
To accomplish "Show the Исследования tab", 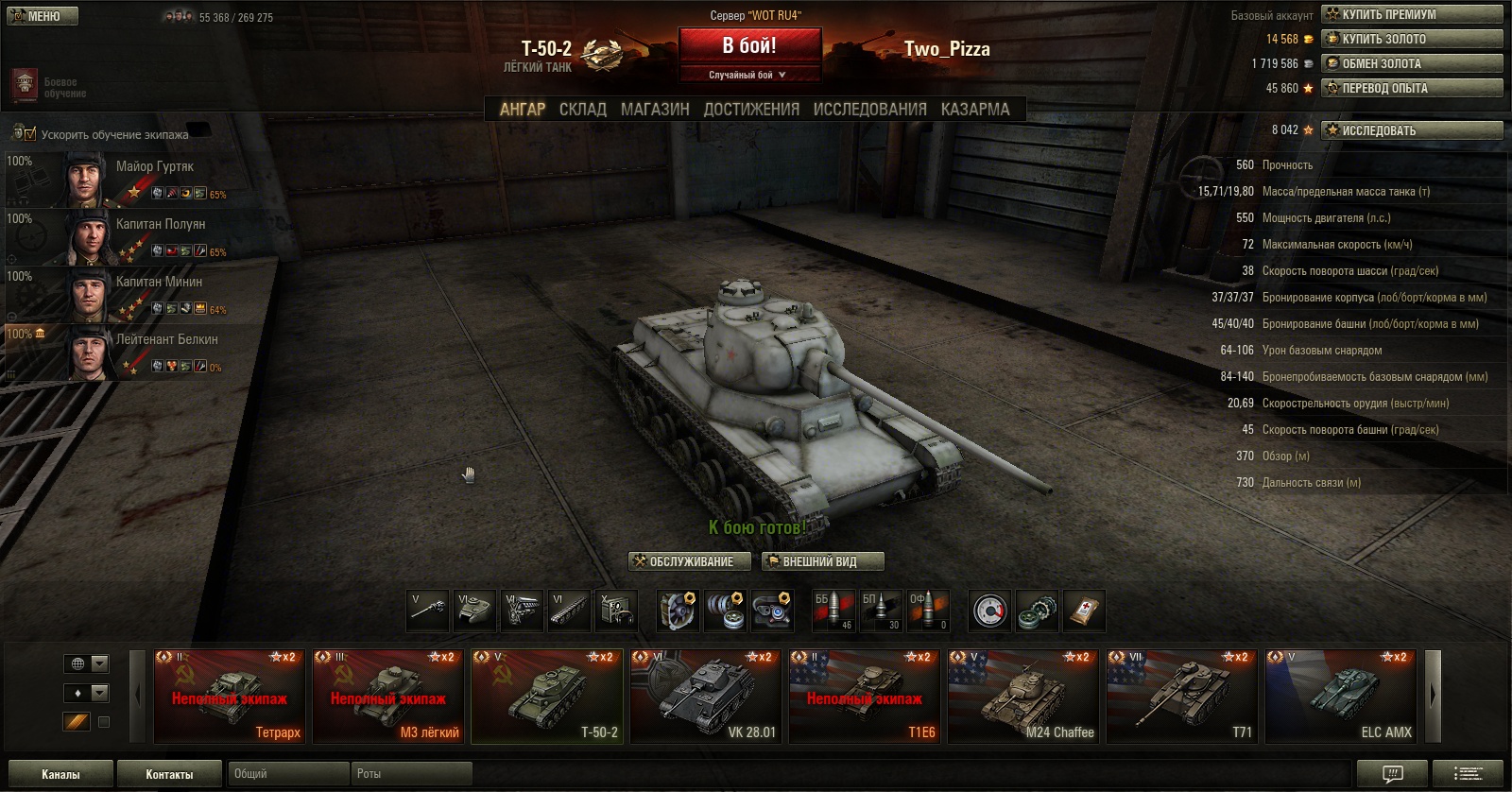I will (x=869, y=109).
